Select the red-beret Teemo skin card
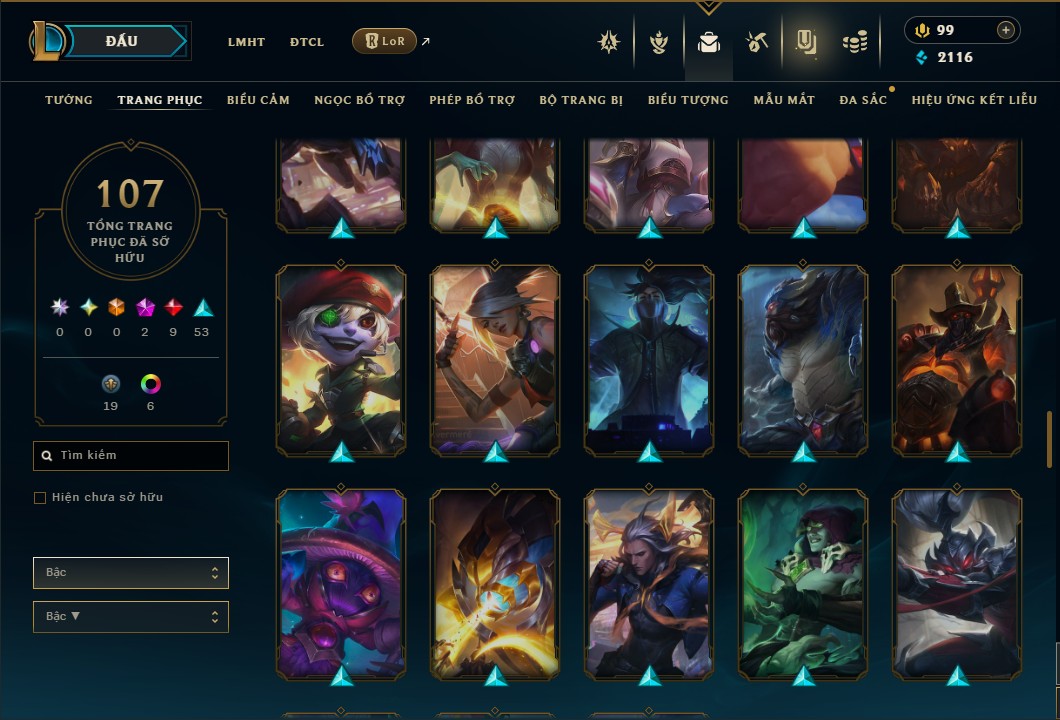The image size is (1060, 720). click(x=341, y=359)
